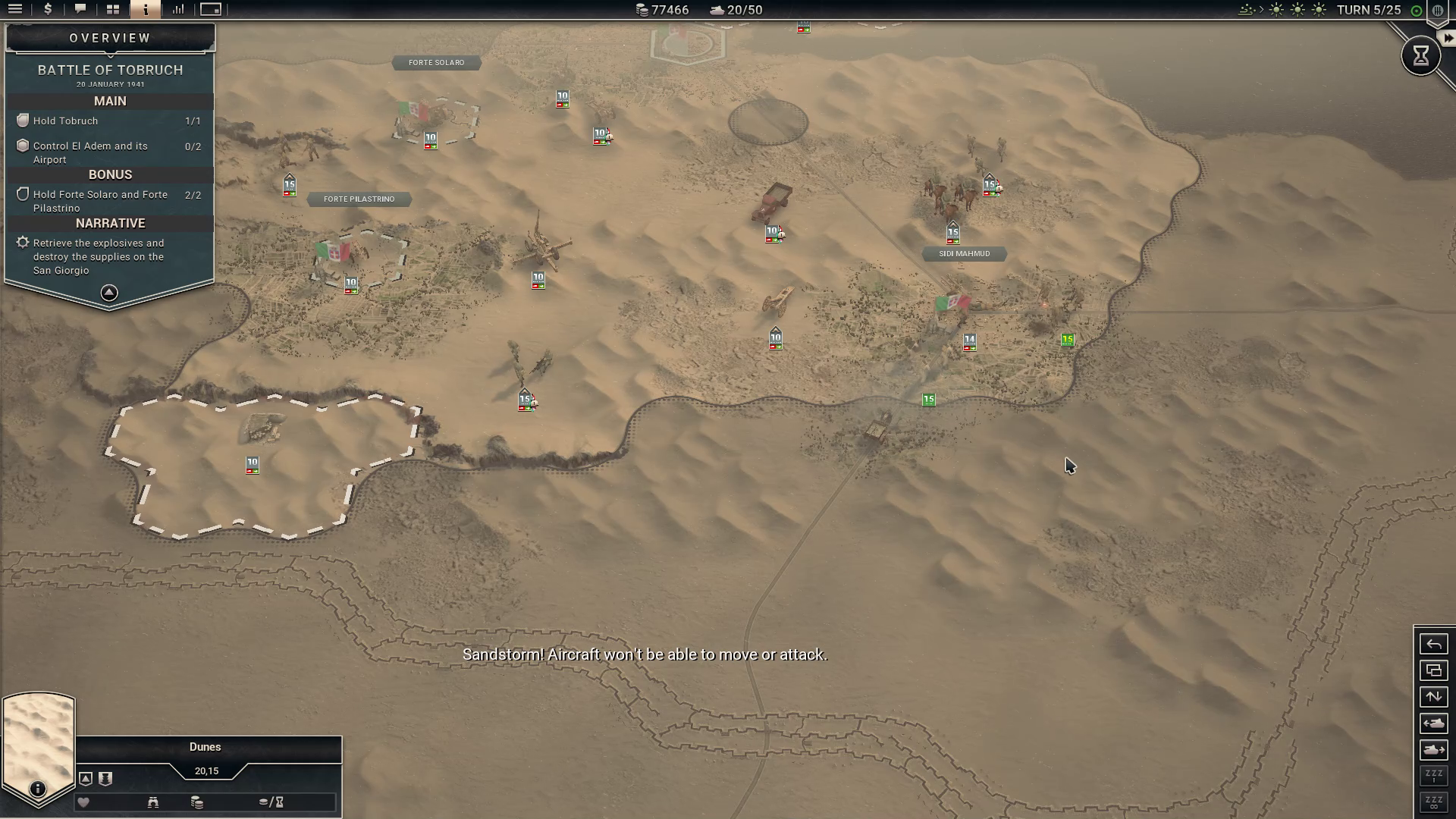This screenshot has width=1456, height=819.
Task: Collapse the Overview objectives panel
Action: coord(109,293)
